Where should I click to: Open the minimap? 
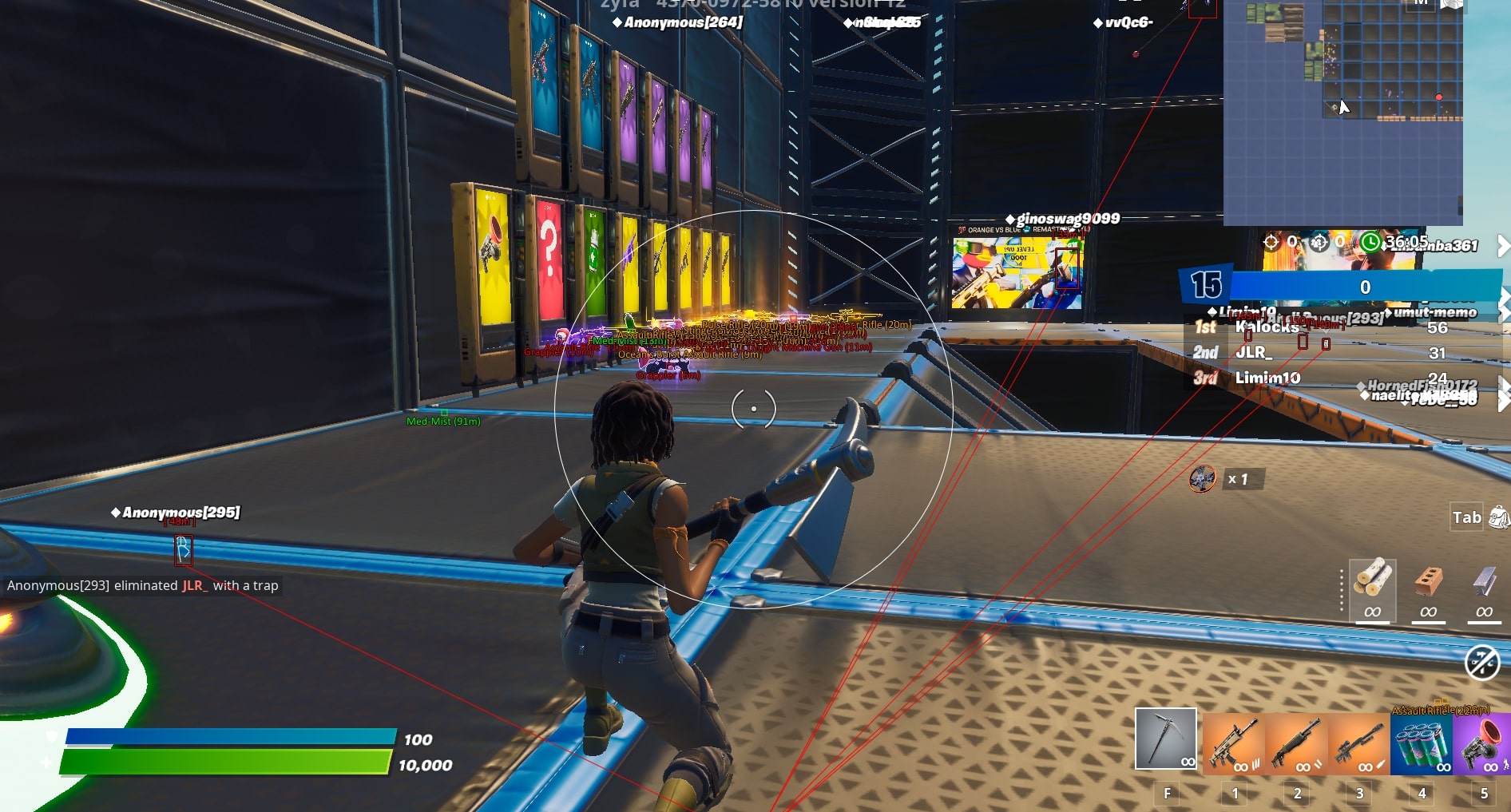1343,112
